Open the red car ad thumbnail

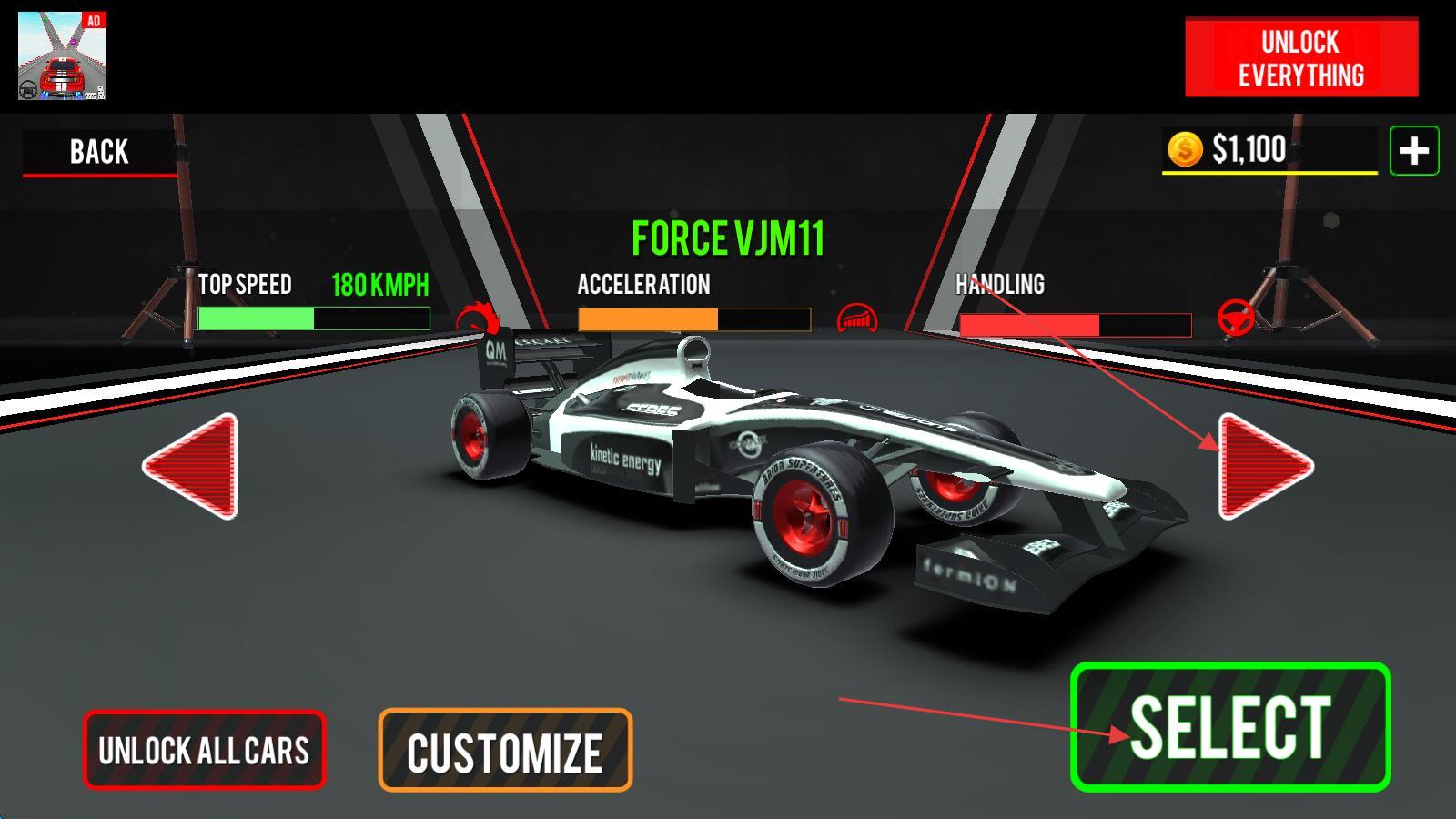click(x=62, y=56)
